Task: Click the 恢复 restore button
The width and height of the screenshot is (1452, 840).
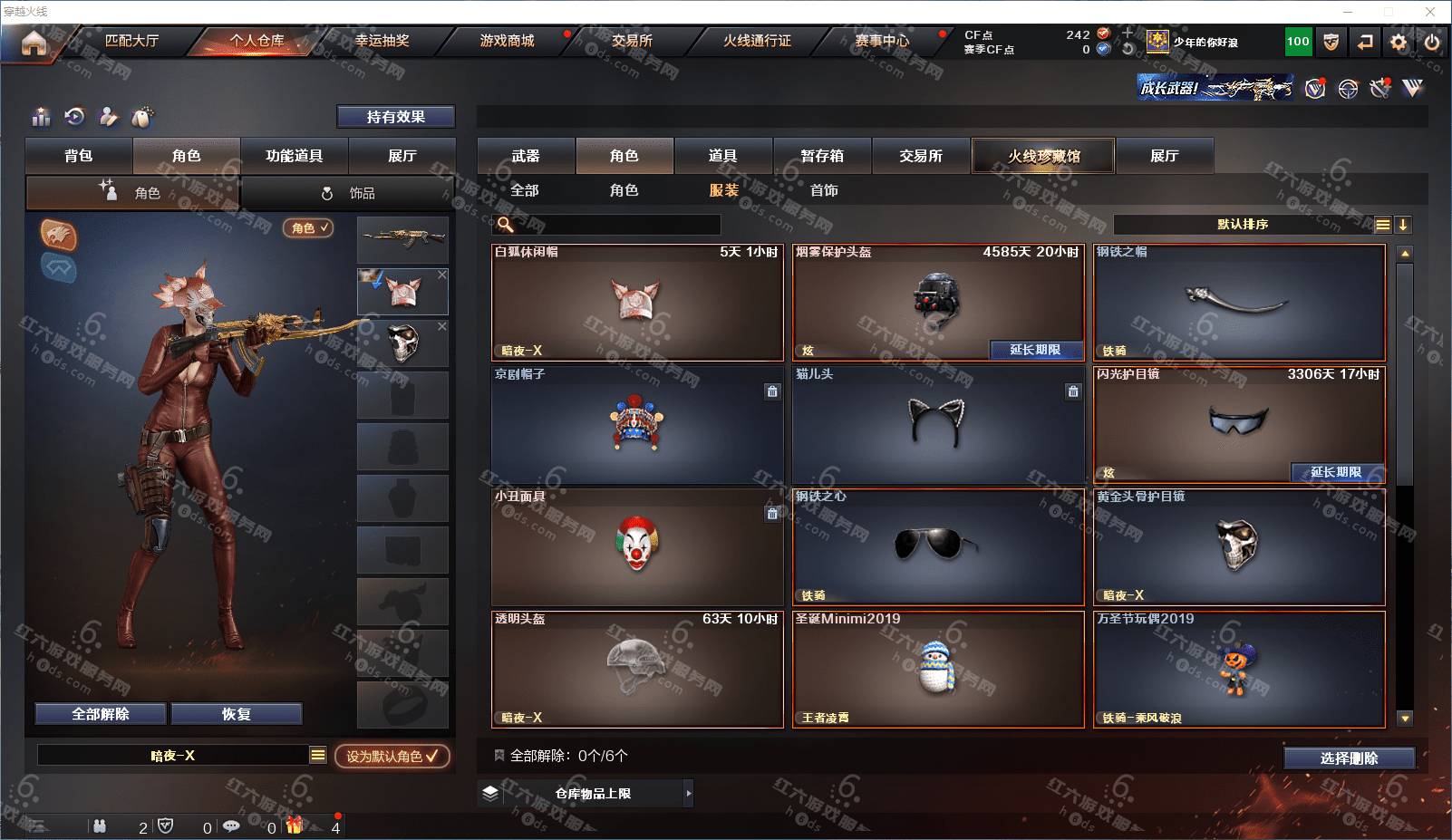Action: [x=236, y=714]
